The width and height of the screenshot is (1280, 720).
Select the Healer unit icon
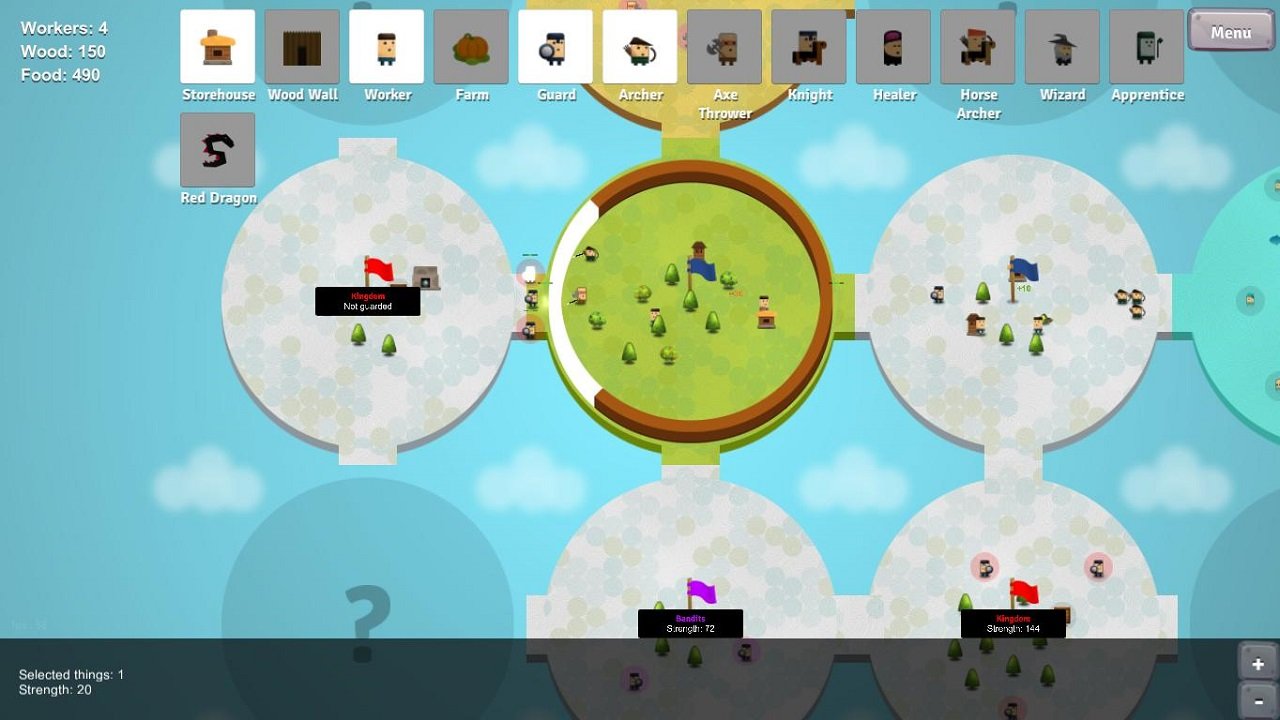[893, 47]
